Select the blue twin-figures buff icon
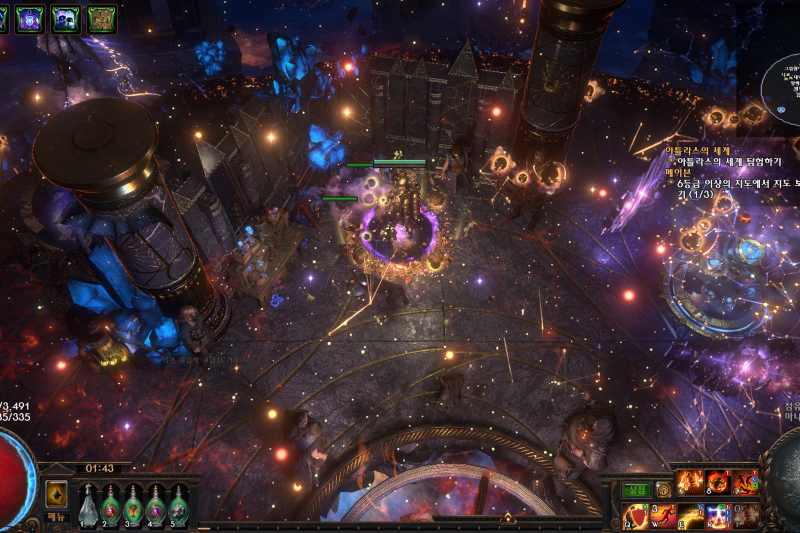Image resolution: width=800 pixels, height=533 pixels. 66,18
